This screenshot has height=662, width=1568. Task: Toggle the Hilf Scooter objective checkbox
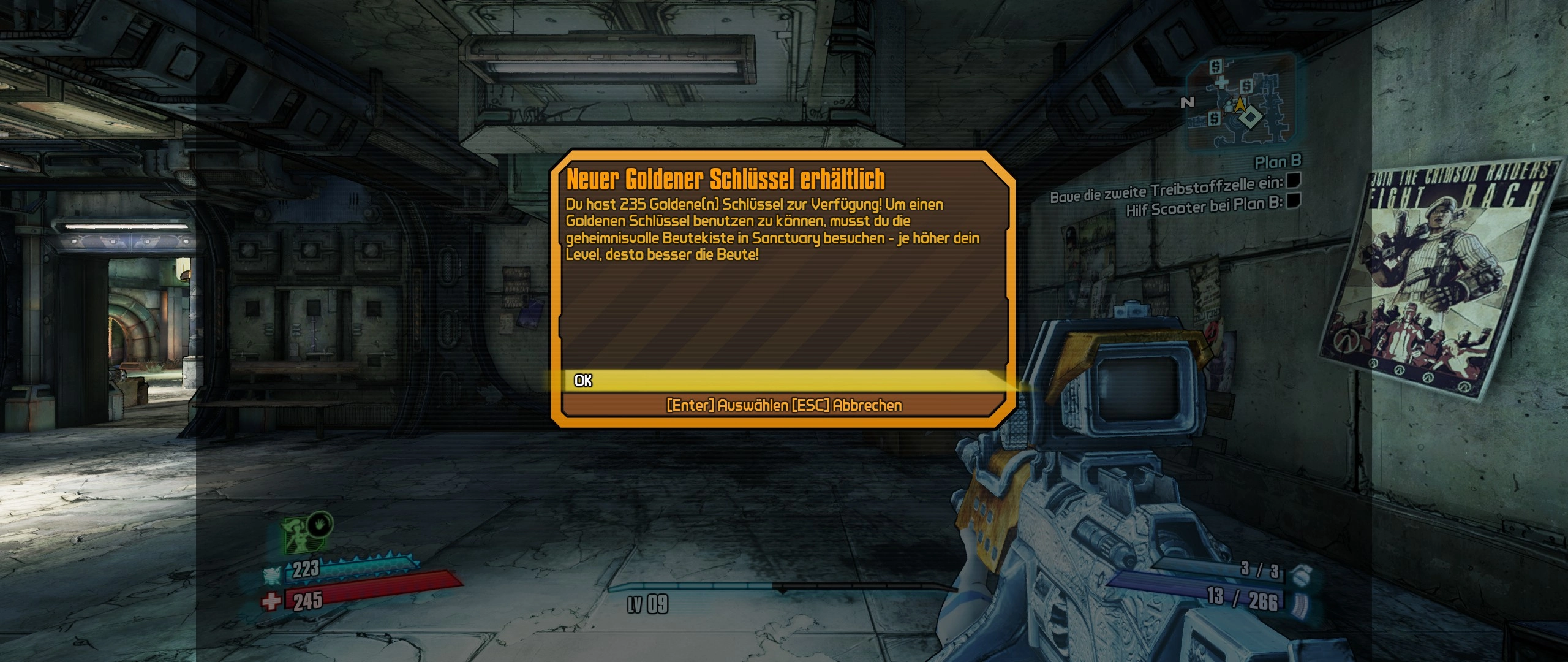point(1293,200)
